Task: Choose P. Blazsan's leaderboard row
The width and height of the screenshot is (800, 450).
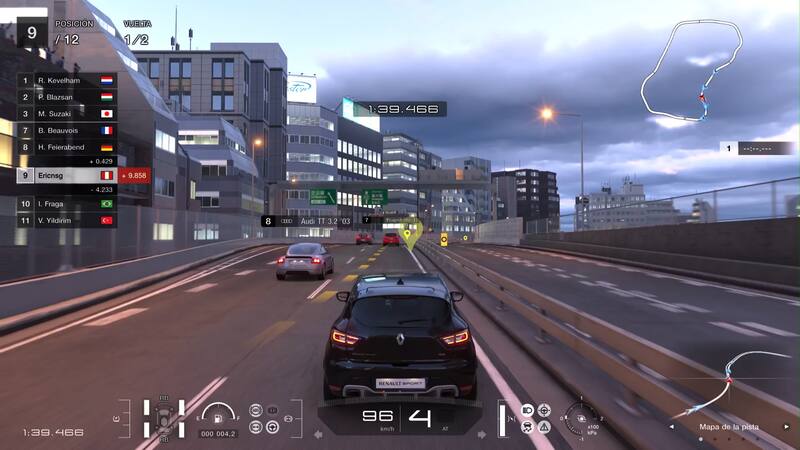Action: (66, 96)
